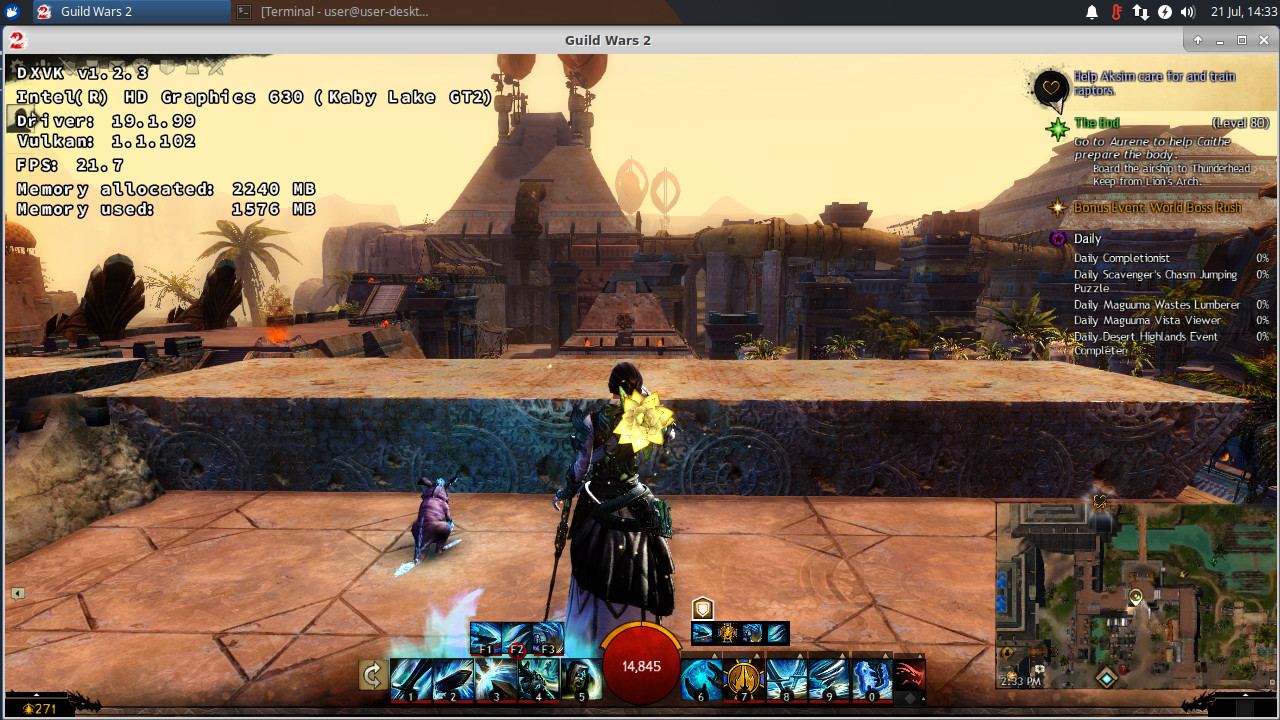The height and width of the screenshot is (720, 1280).
Task: Click the player waypoint marker on the minimap
Action: (x=1135, y=597)
